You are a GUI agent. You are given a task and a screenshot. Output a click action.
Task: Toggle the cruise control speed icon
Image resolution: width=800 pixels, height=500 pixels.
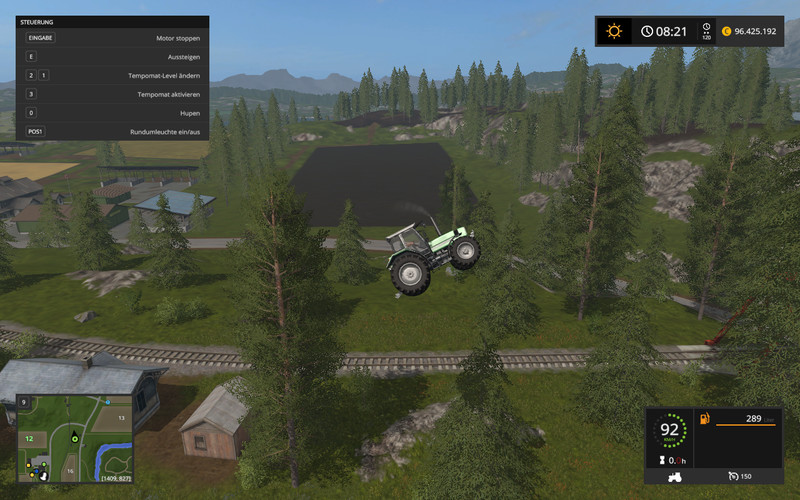[x=732, y=476]
